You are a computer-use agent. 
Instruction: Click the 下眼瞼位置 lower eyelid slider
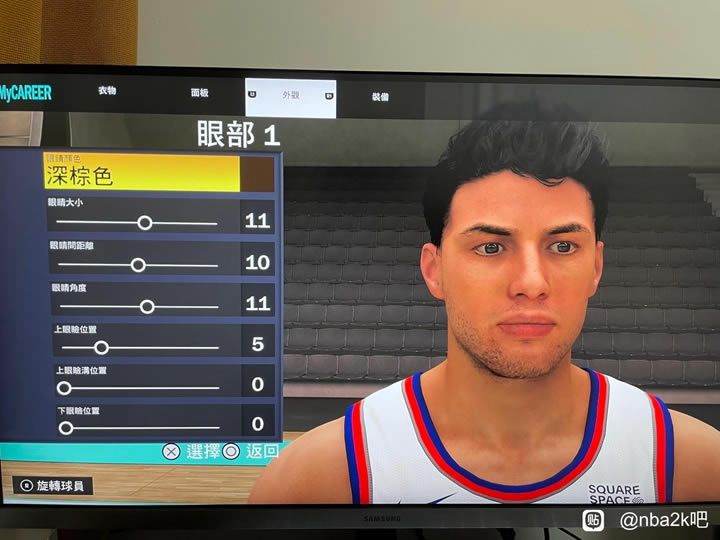coord(66,428)
